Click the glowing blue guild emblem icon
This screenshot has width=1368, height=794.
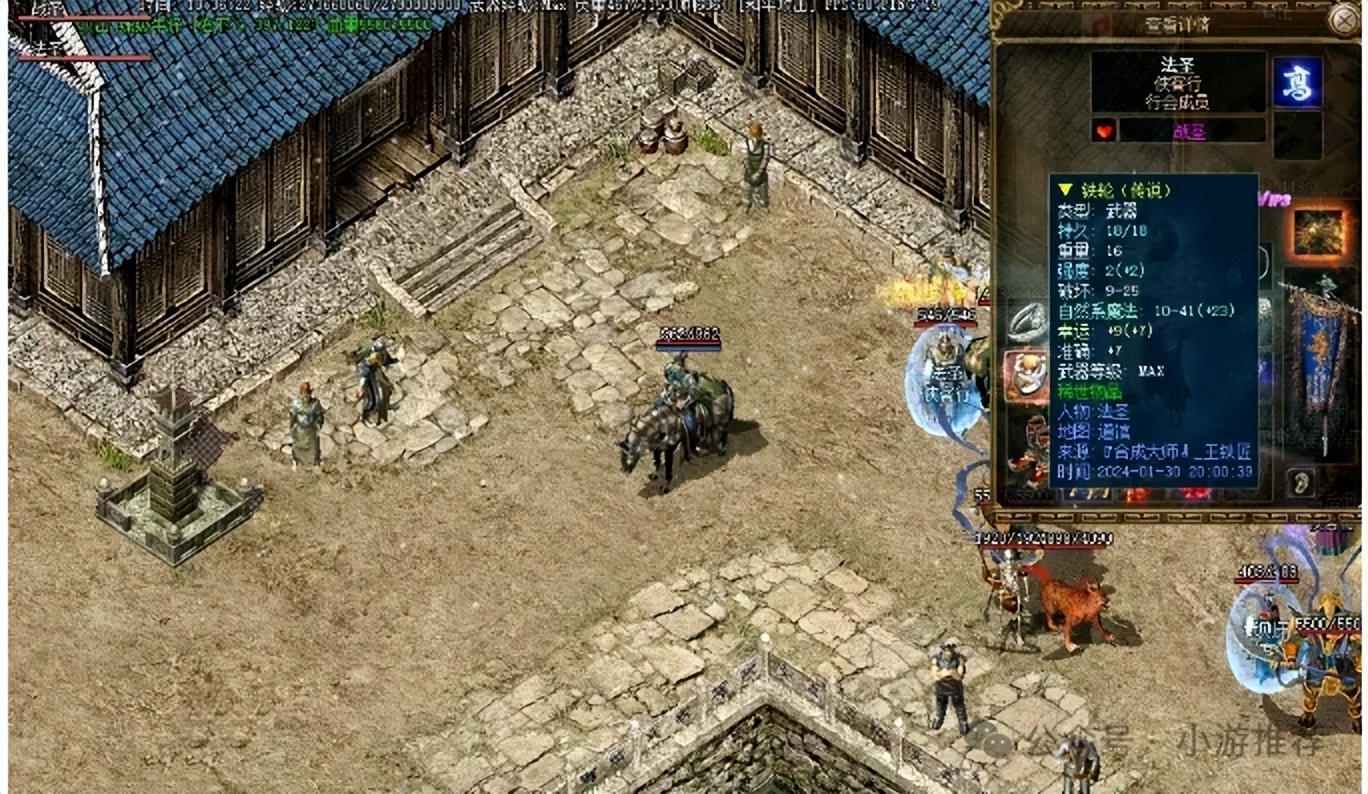1298,82
